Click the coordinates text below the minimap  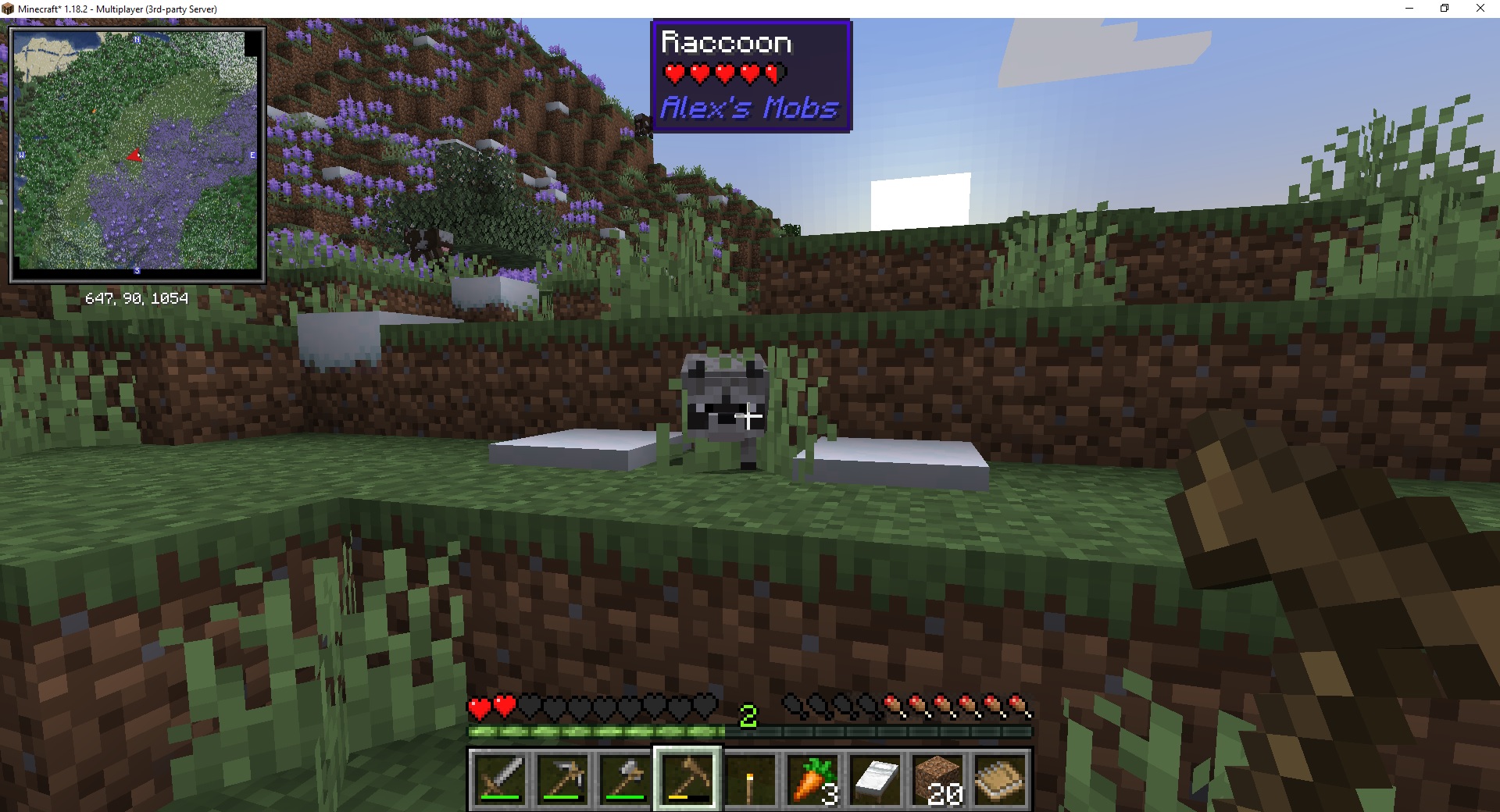(x=137, y=297)
